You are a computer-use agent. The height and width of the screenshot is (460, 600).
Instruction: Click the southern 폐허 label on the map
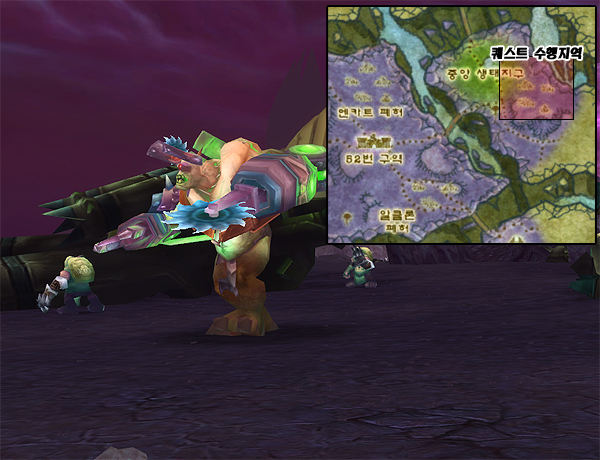coord(398,228)
